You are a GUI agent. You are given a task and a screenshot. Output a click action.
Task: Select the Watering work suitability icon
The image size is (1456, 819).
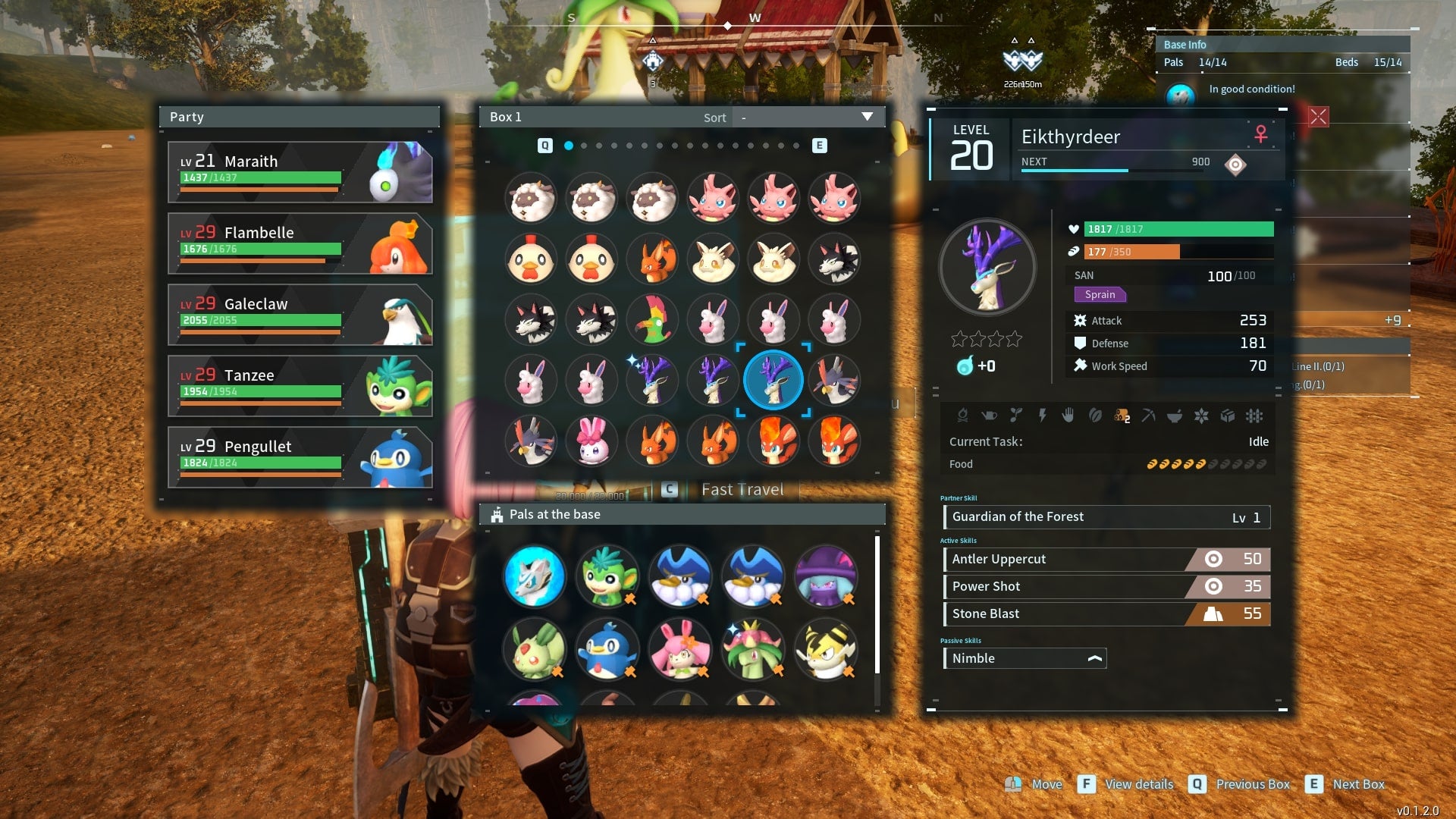point(990,416)
